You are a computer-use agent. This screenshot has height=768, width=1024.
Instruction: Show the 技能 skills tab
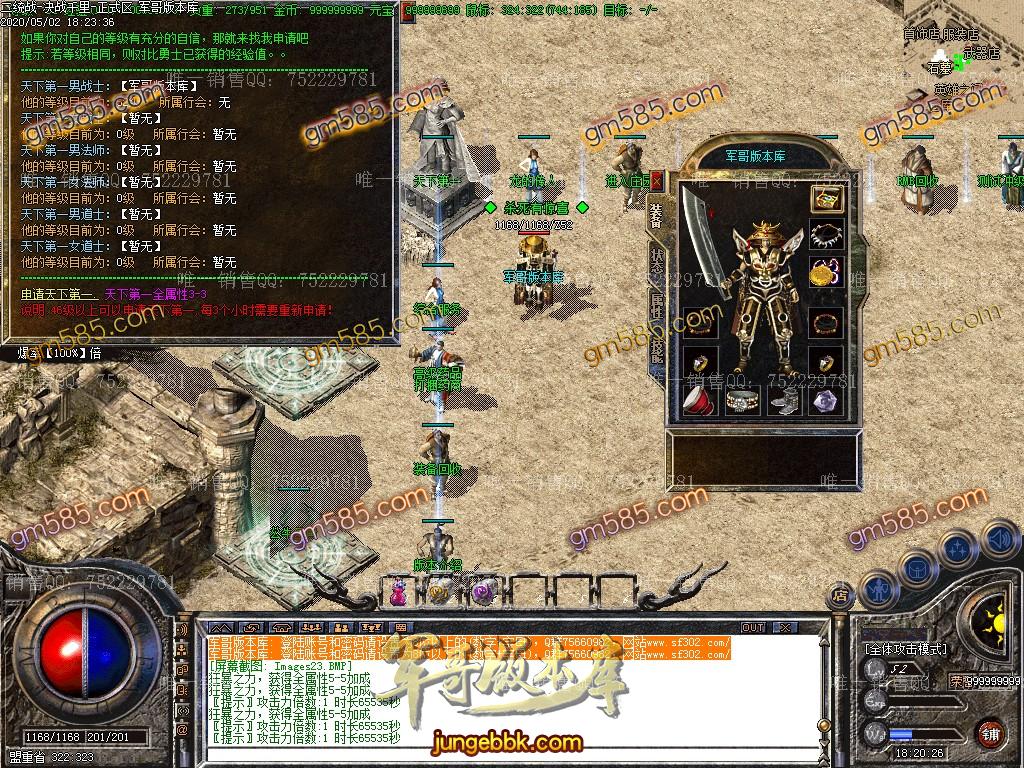tap(657, 350)
